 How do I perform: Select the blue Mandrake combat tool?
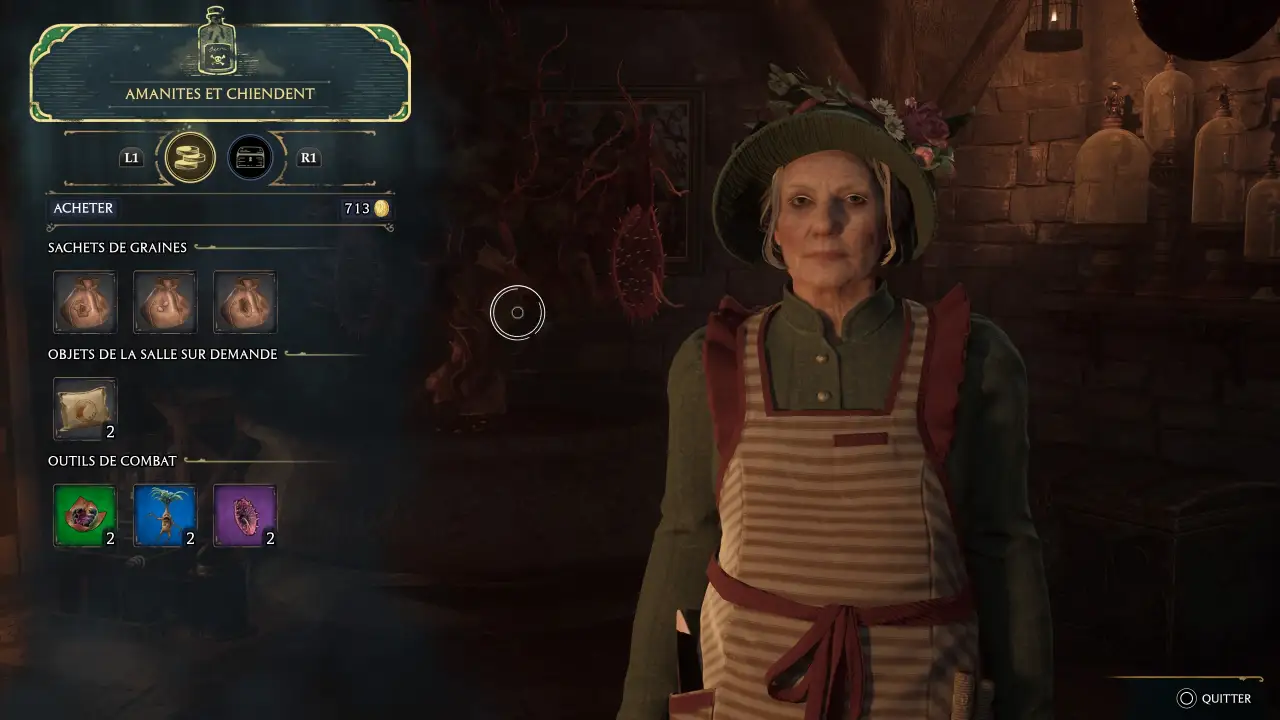[x=165, y=516]
